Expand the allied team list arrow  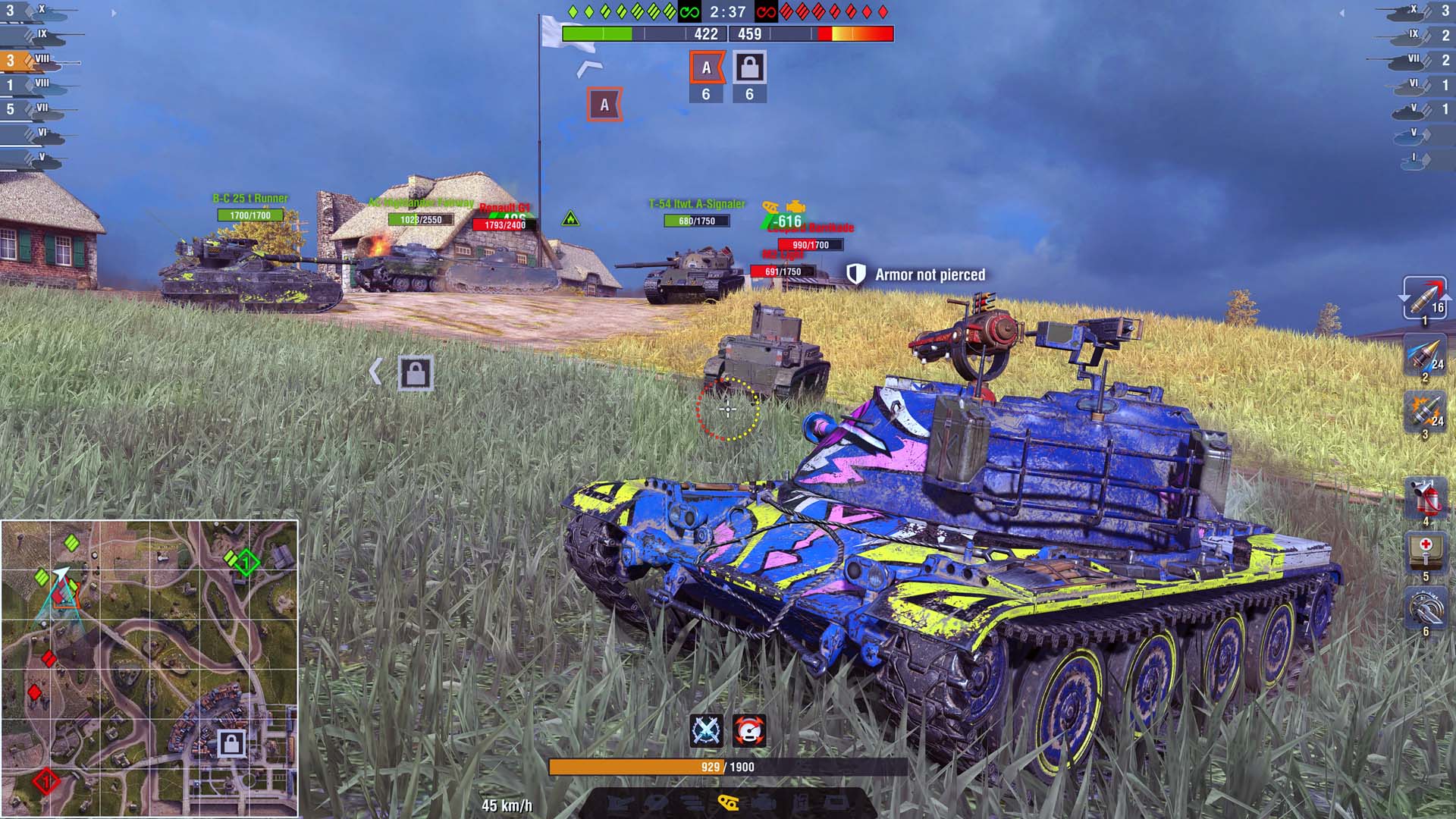[x=115, y=13]
